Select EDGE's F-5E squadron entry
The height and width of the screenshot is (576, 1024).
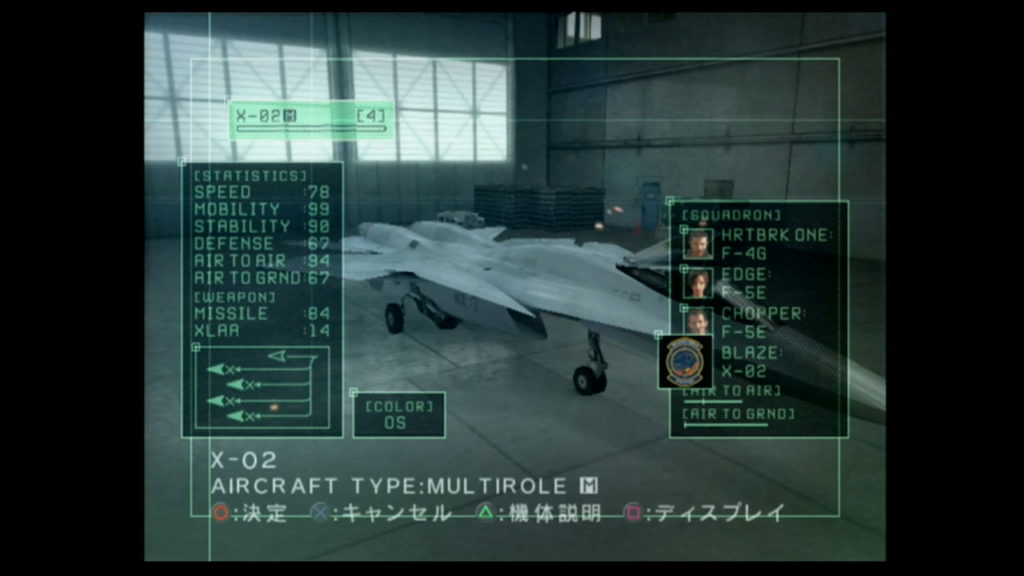[758, 283]
